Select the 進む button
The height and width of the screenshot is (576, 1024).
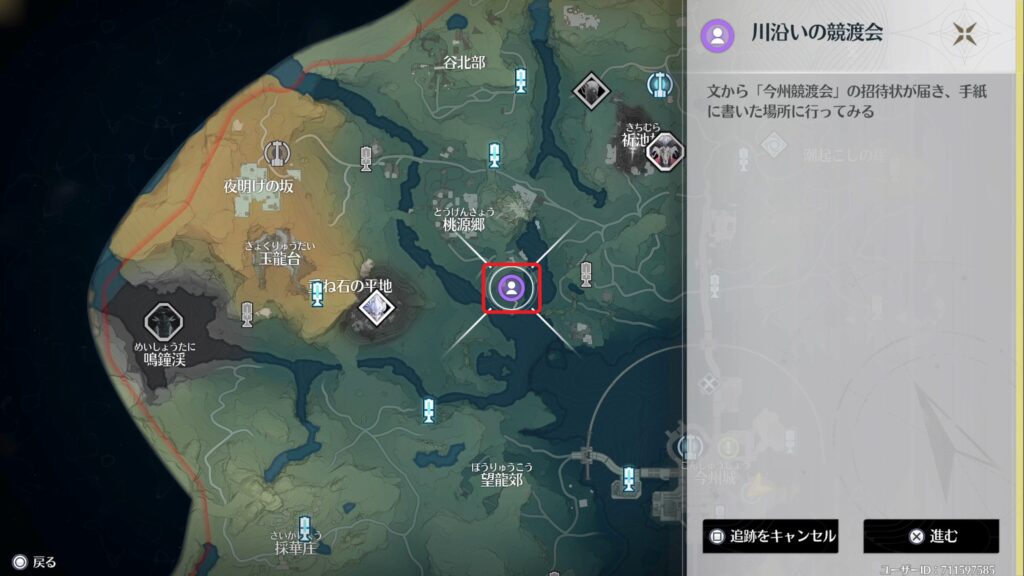[931, 536]
